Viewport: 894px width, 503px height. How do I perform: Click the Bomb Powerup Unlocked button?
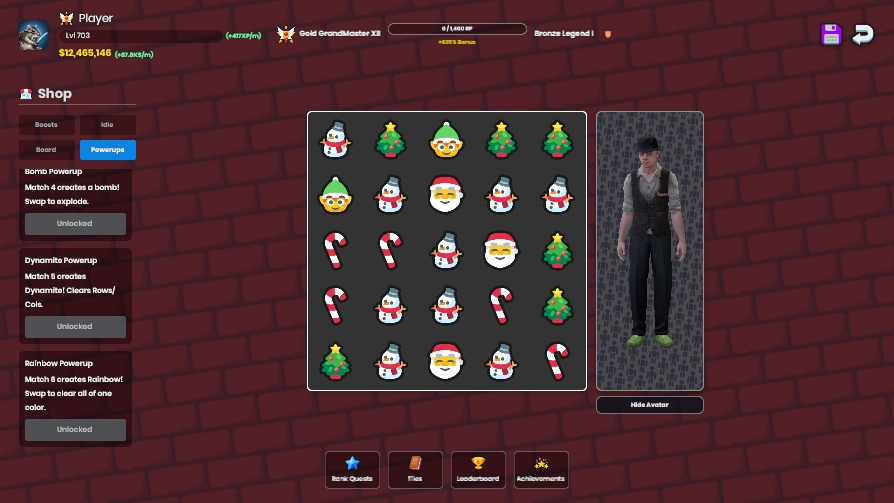[75, 224]
